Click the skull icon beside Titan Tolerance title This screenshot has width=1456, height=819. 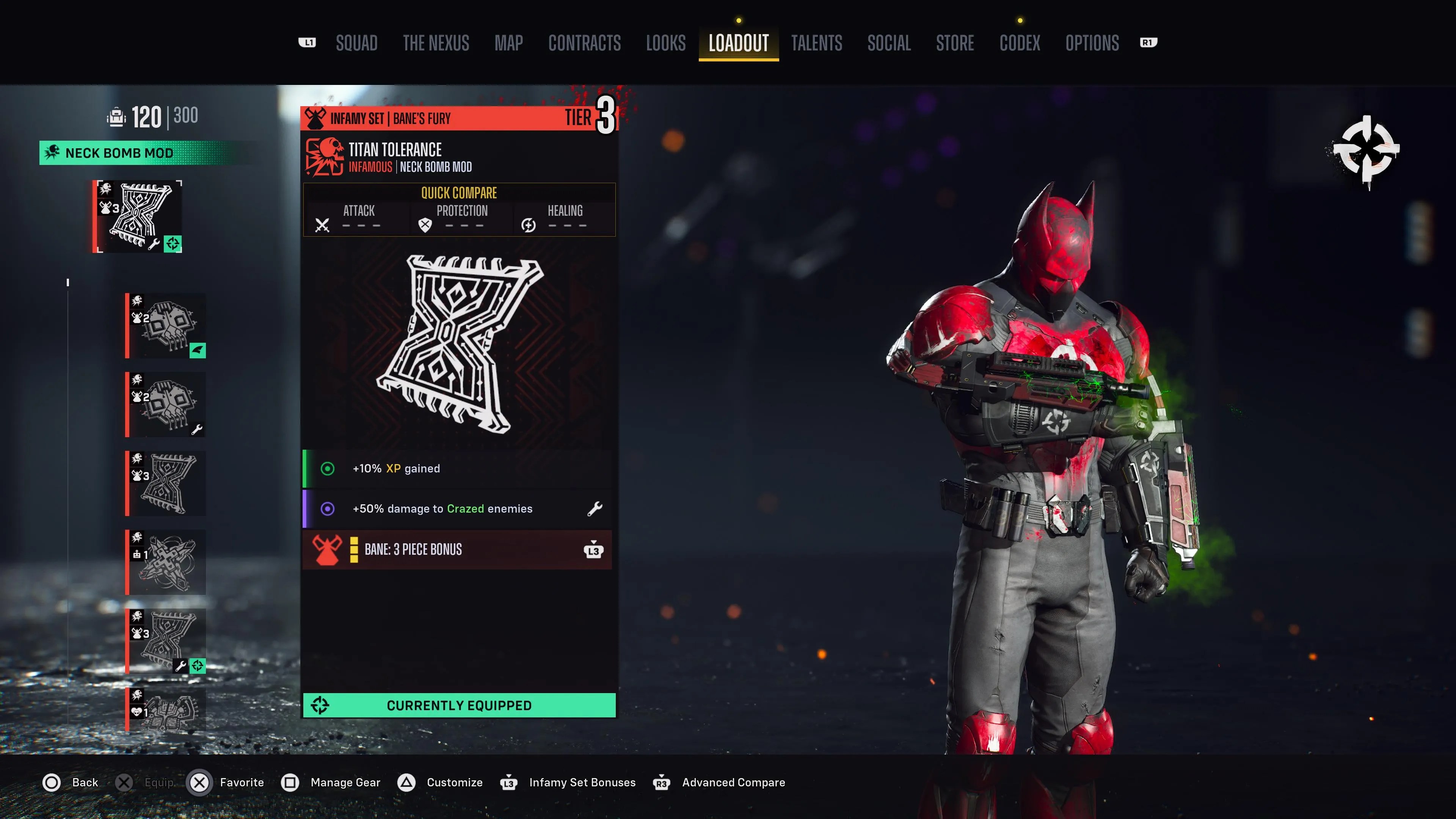point(325,157)
